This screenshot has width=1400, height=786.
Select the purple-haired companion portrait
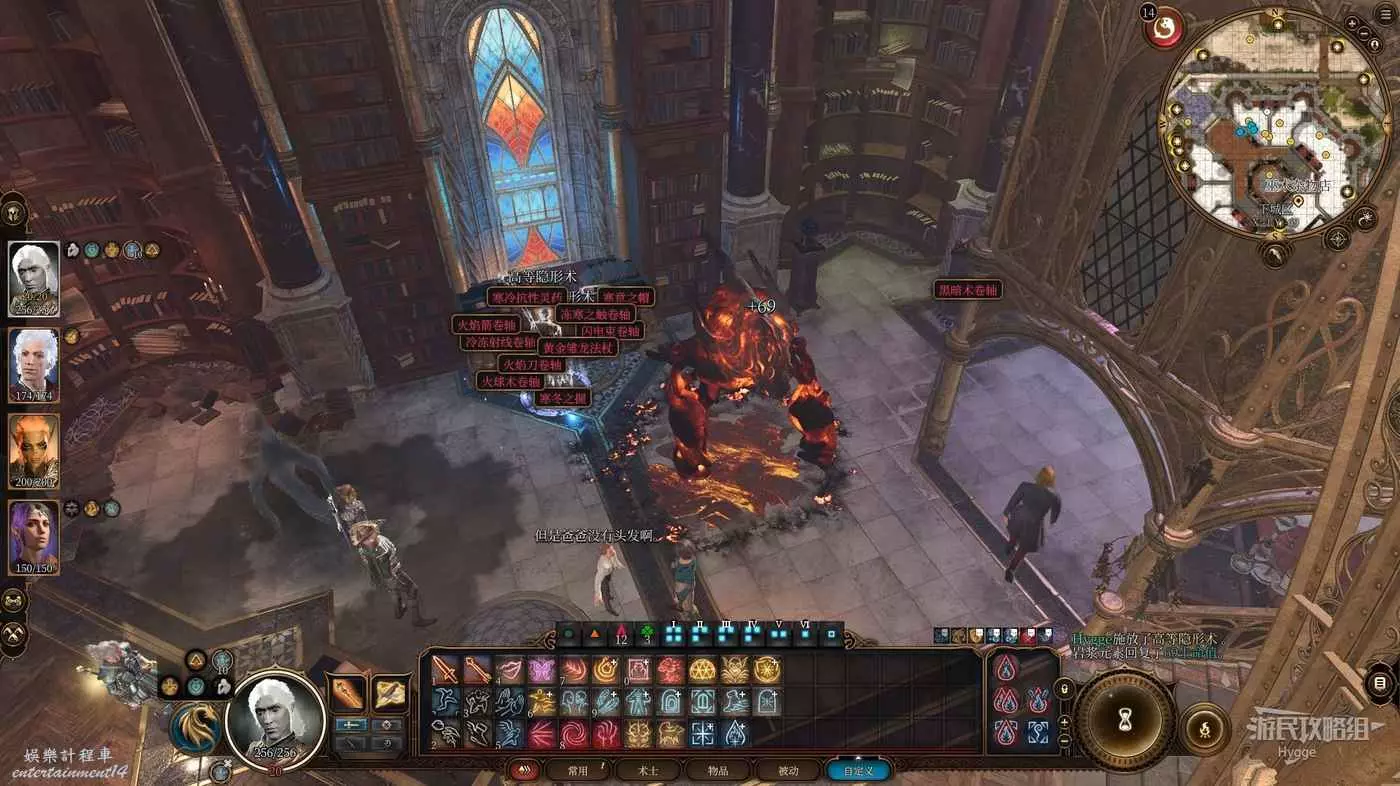tap(34, 536)
